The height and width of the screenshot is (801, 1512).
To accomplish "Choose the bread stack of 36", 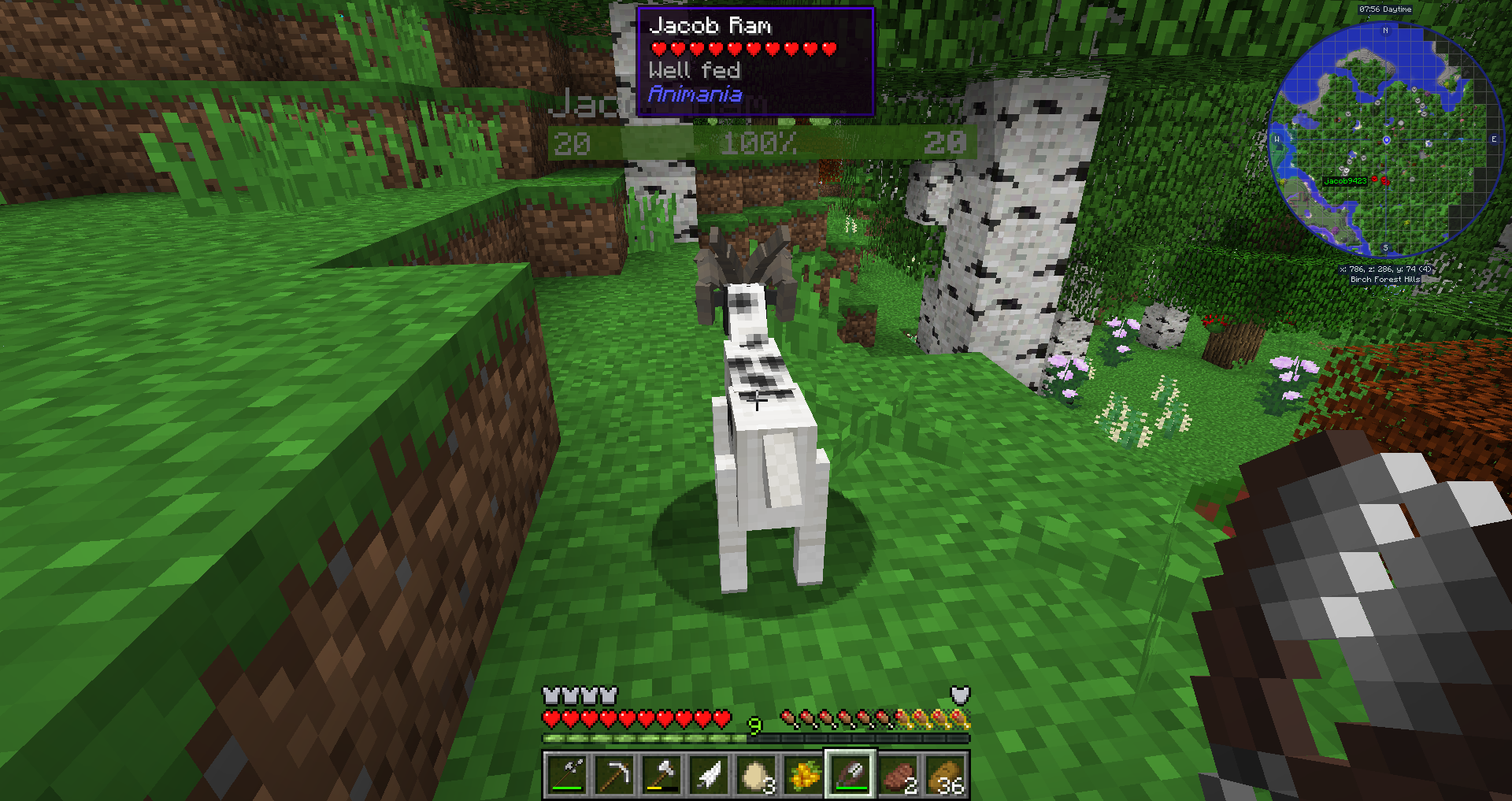I will 946,775.
